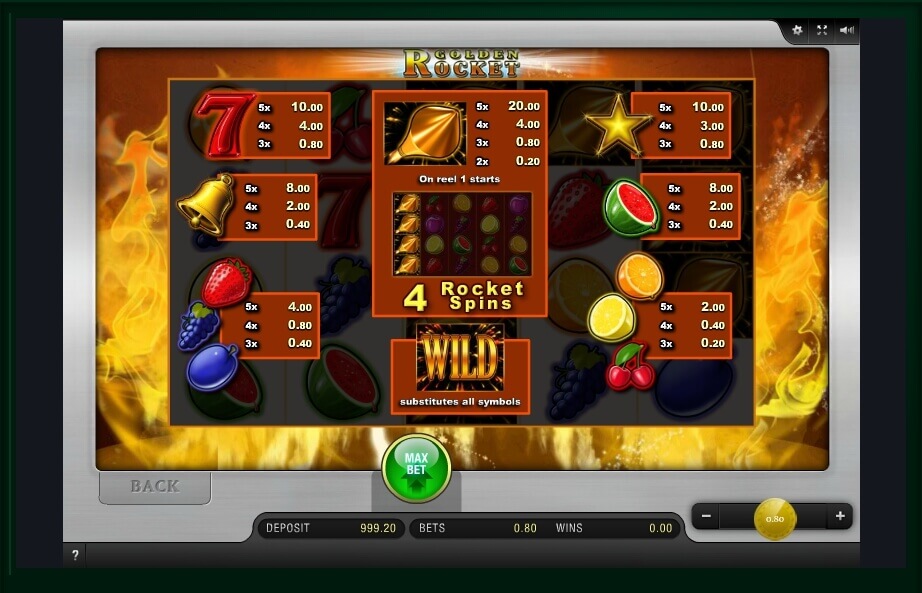
Task: Activate the green MAX BET button
Action: point(416,466)
